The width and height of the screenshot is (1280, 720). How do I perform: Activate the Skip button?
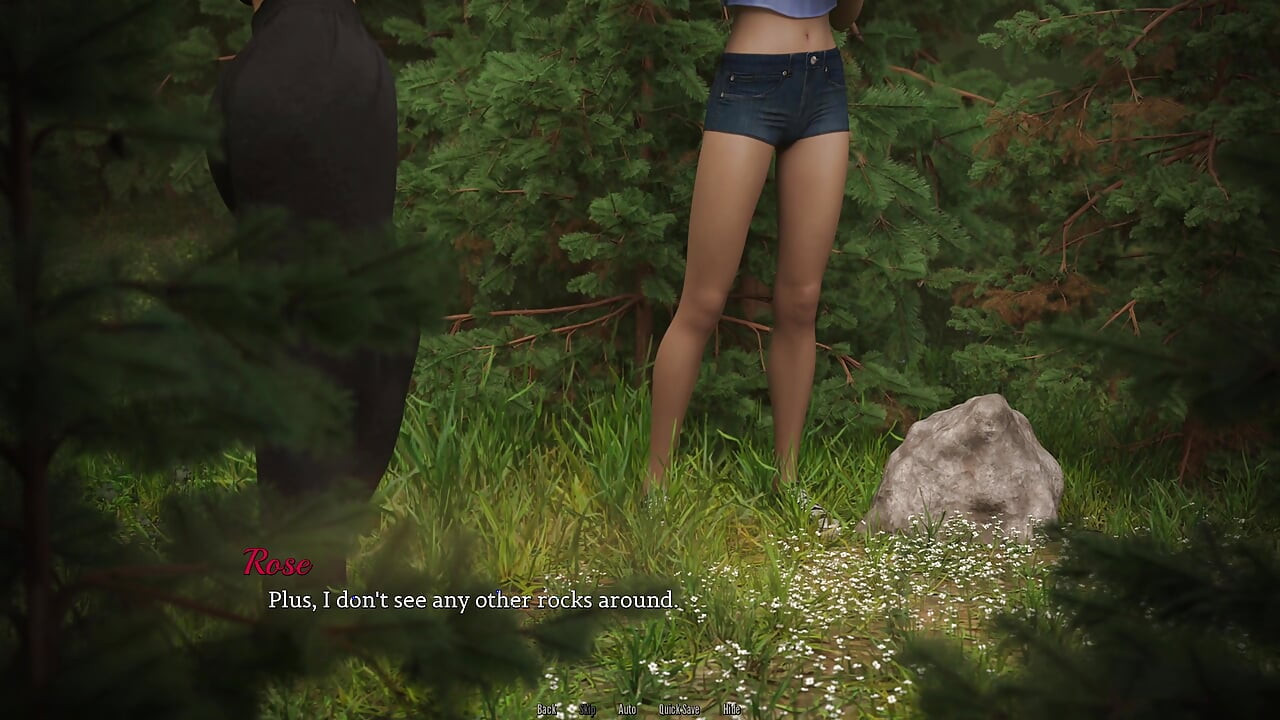click(587, 709)
